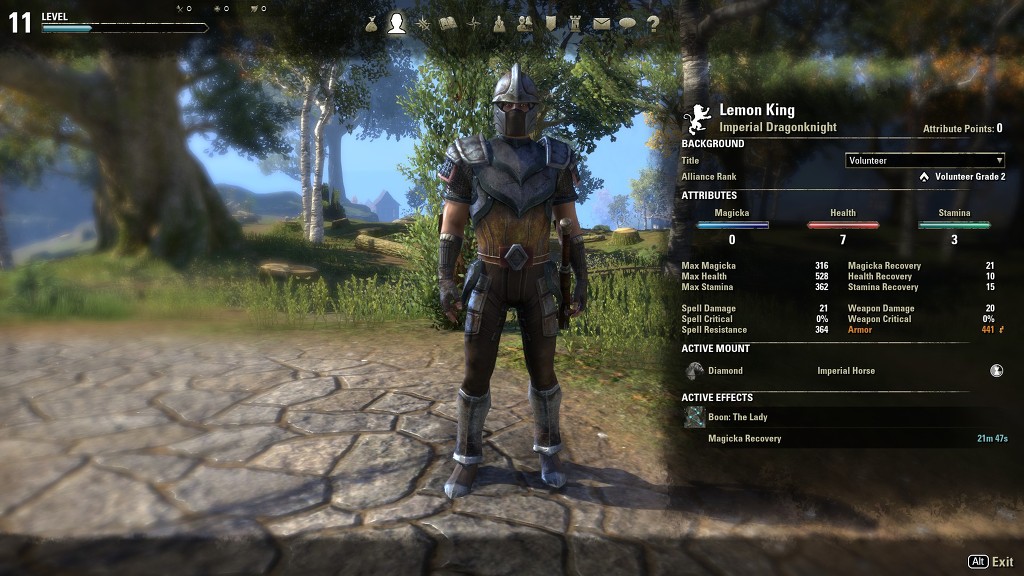
Task: Open the guild shield icon
Action: [550, 23]
